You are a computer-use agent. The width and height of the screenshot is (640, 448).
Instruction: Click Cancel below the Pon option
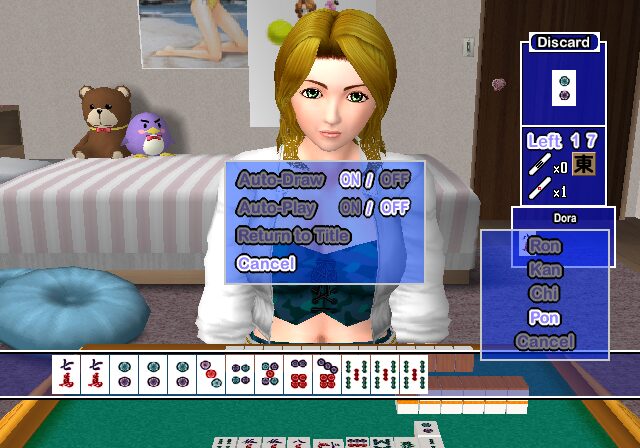tap(545, 341)
